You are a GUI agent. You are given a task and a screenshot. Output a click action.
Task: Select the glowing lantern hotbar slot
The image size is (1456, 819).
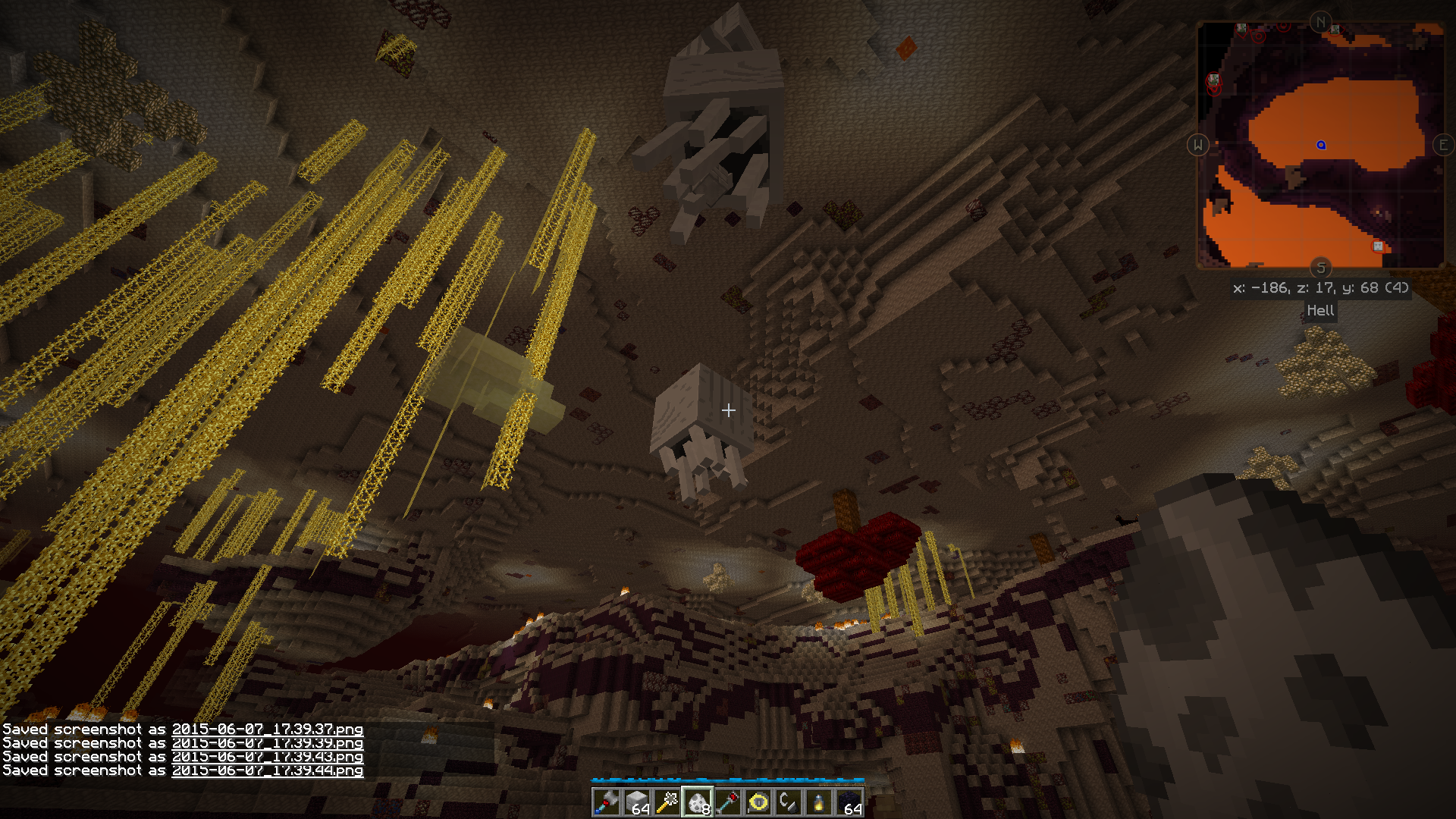819,802
